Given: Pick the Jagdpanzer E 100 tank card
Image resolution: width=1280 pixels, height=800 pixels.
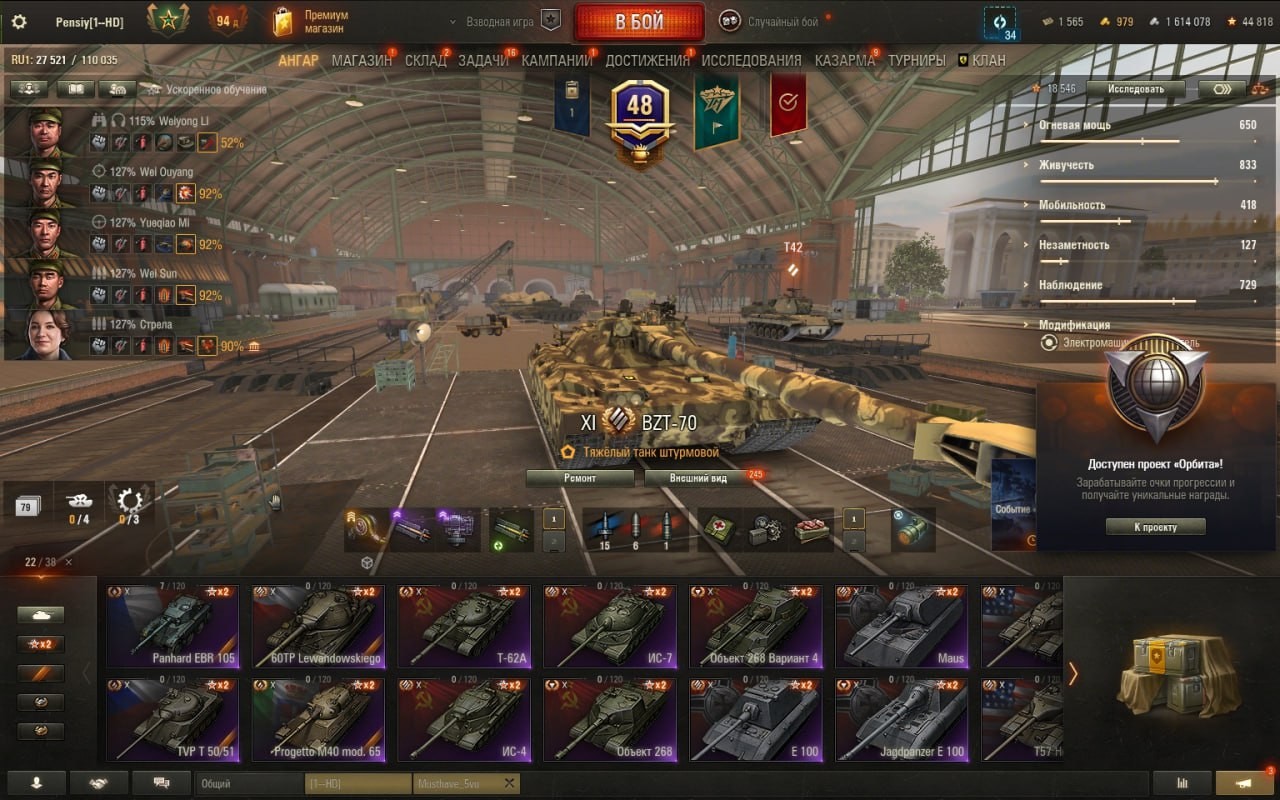Looking at the screenshot, I should pos(903,720).
